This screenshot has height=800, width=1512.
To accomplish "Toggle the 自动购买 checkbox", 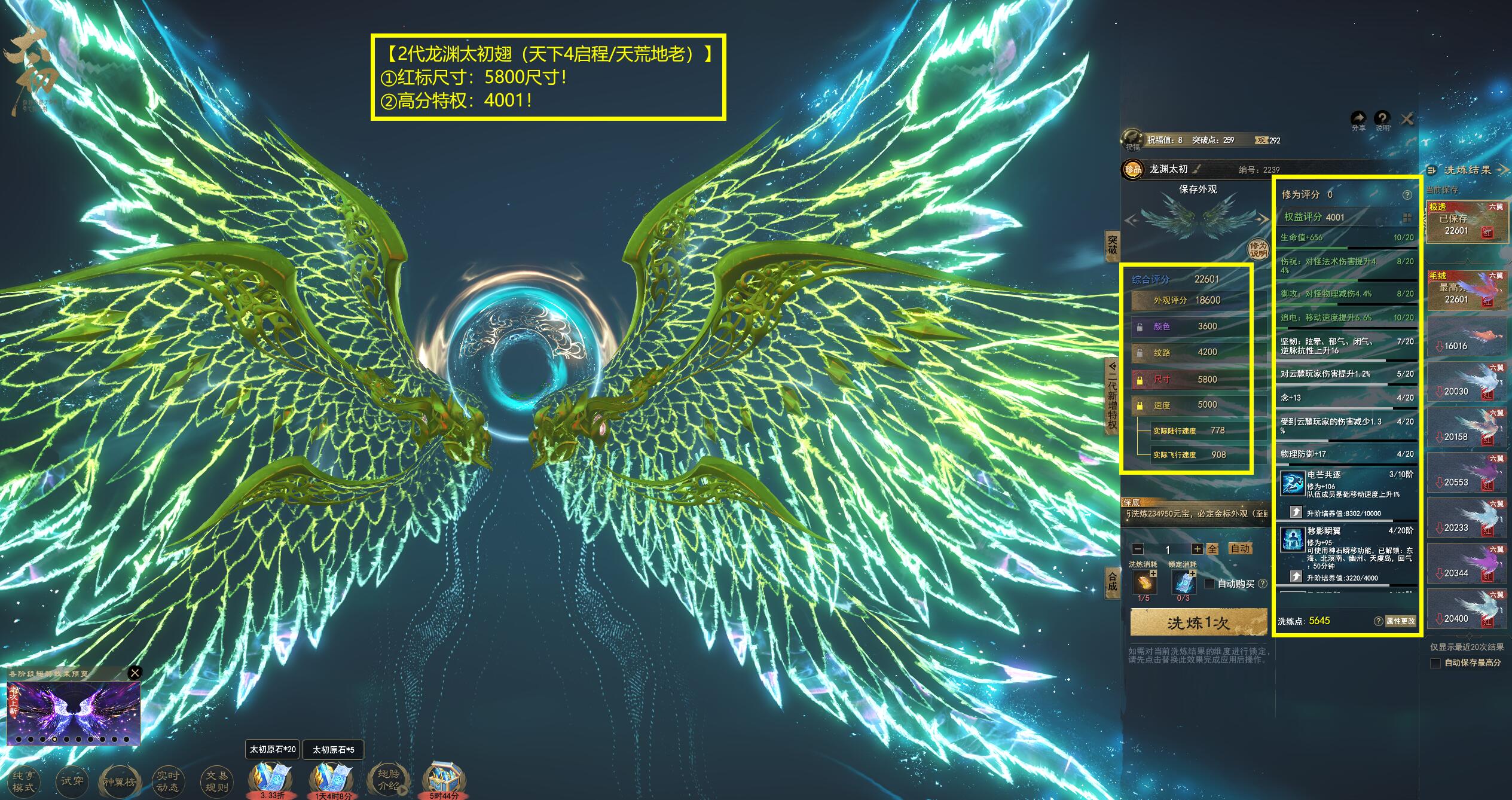I will (x=1209, y=584).
